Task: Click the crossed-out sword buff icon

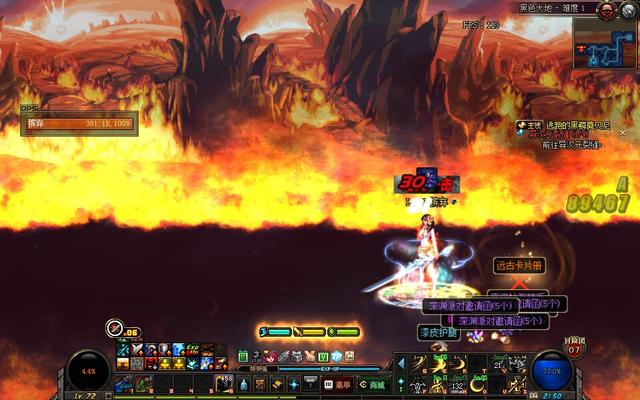Action: [x=115, y=328]
